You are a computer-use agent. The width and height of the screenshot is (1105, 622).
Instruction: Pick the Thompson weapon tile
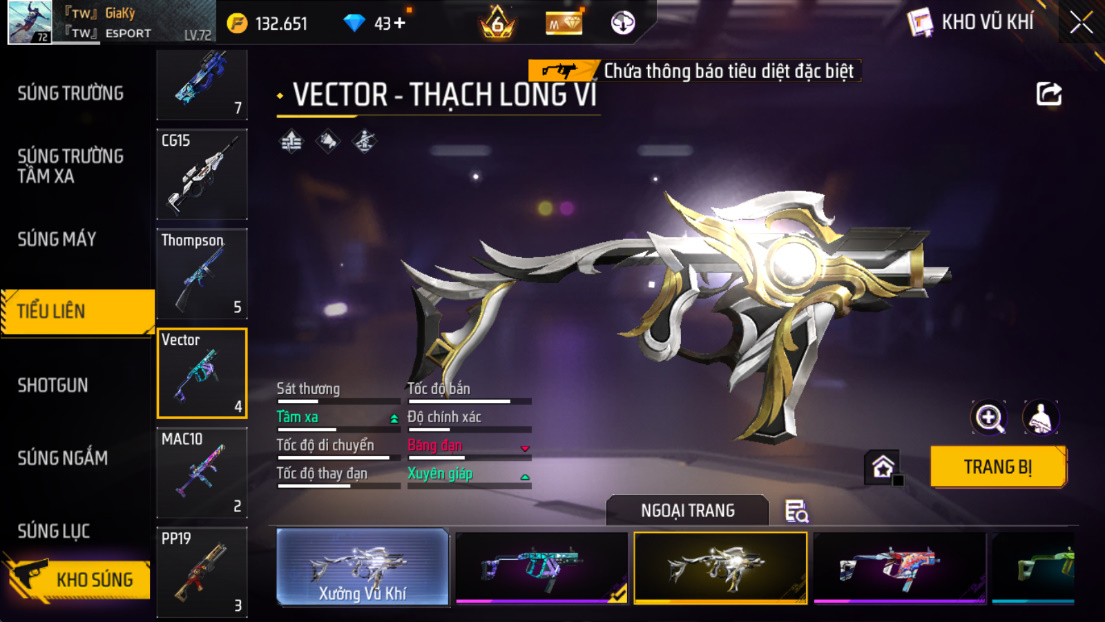201,273
